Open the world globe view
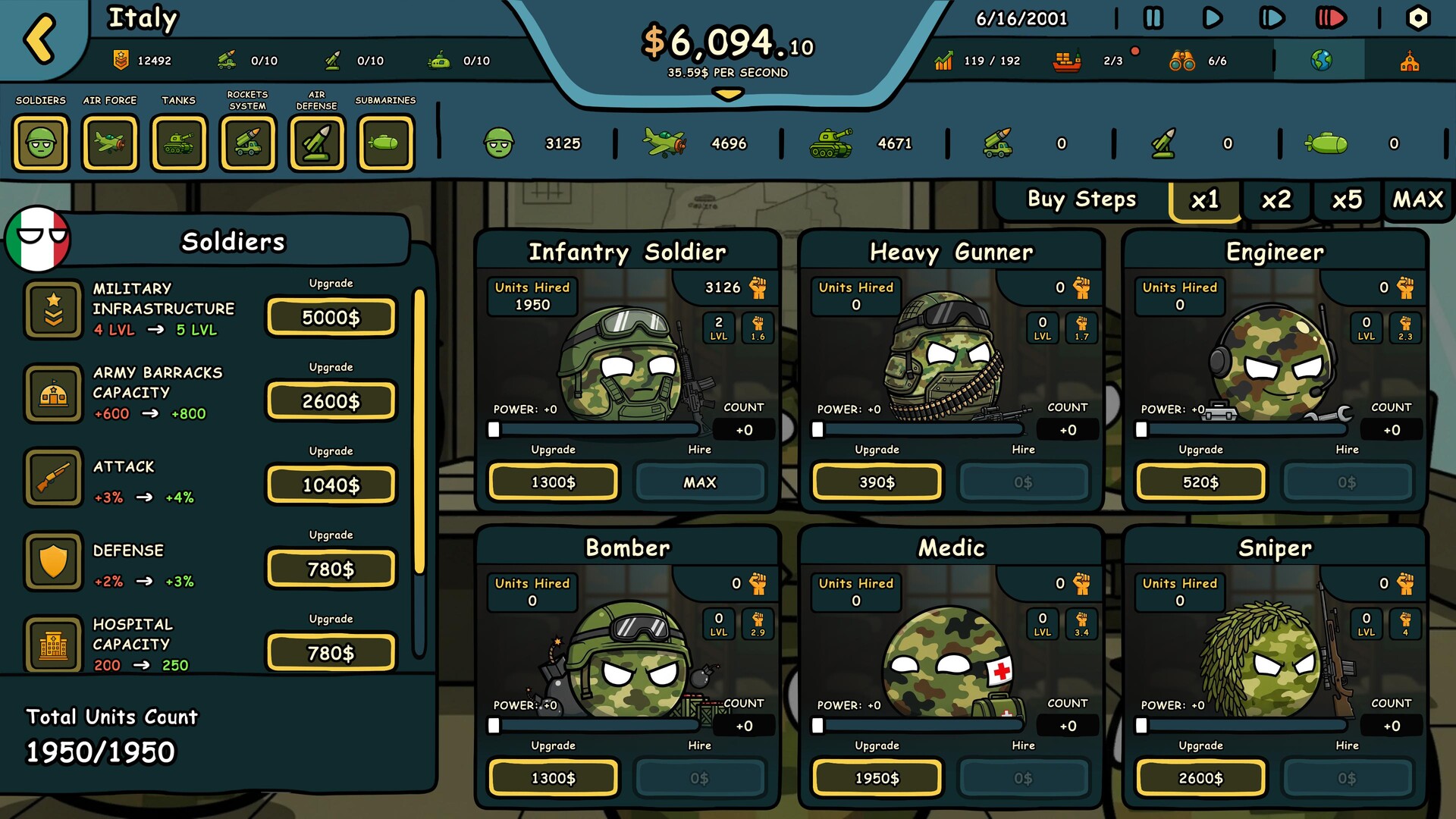The width and height of the screenshot is (1456, 819). 1321,61
